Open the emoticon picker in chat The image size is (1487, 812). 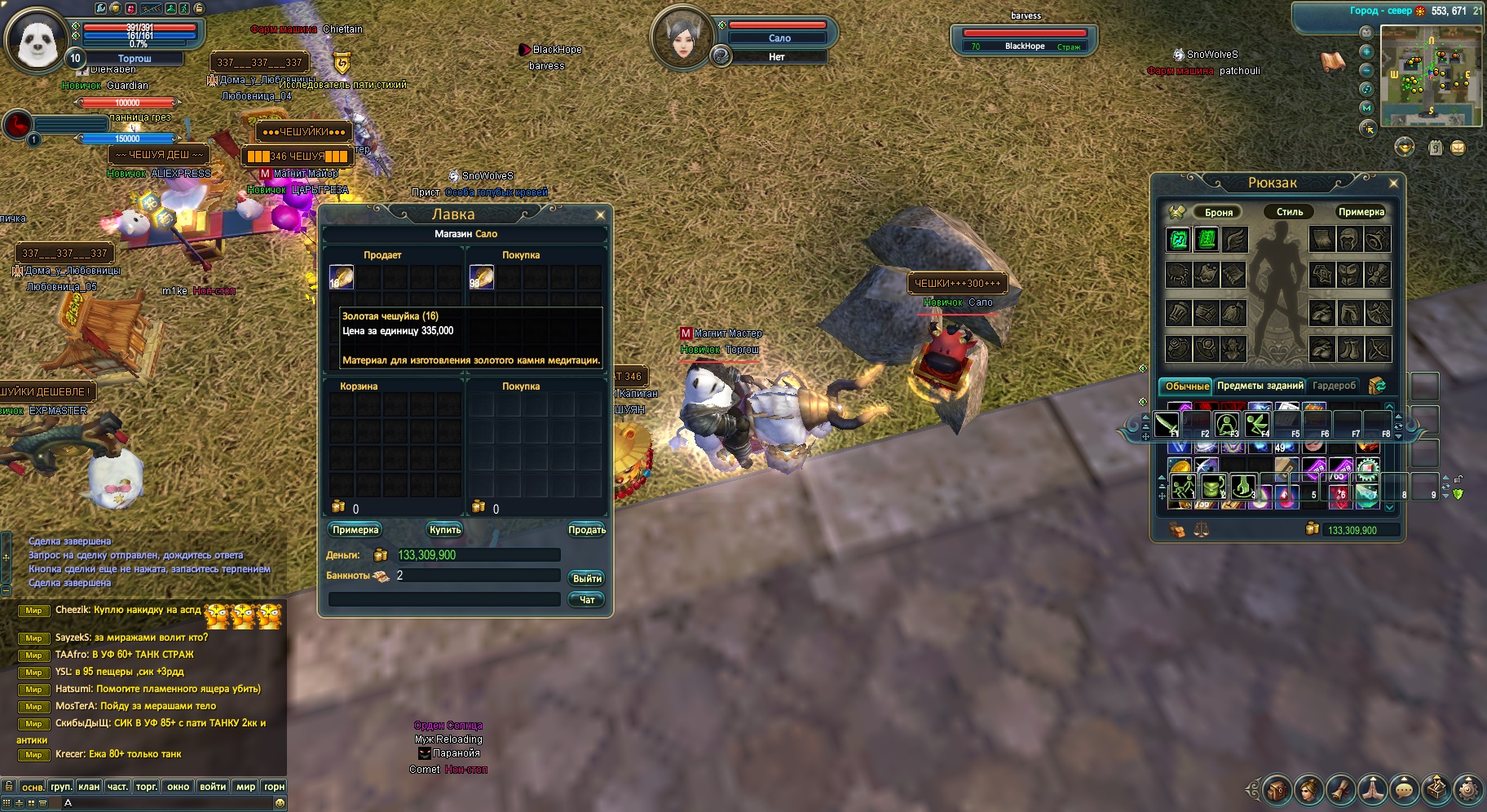pos(280,803)
